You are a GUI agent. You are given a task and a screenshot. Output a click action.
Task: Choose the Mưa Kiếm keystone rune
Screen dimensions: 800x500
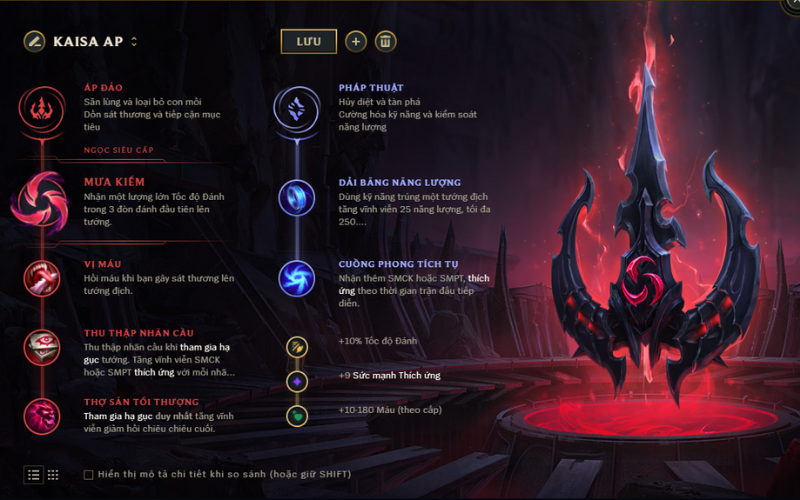[42, 198]
